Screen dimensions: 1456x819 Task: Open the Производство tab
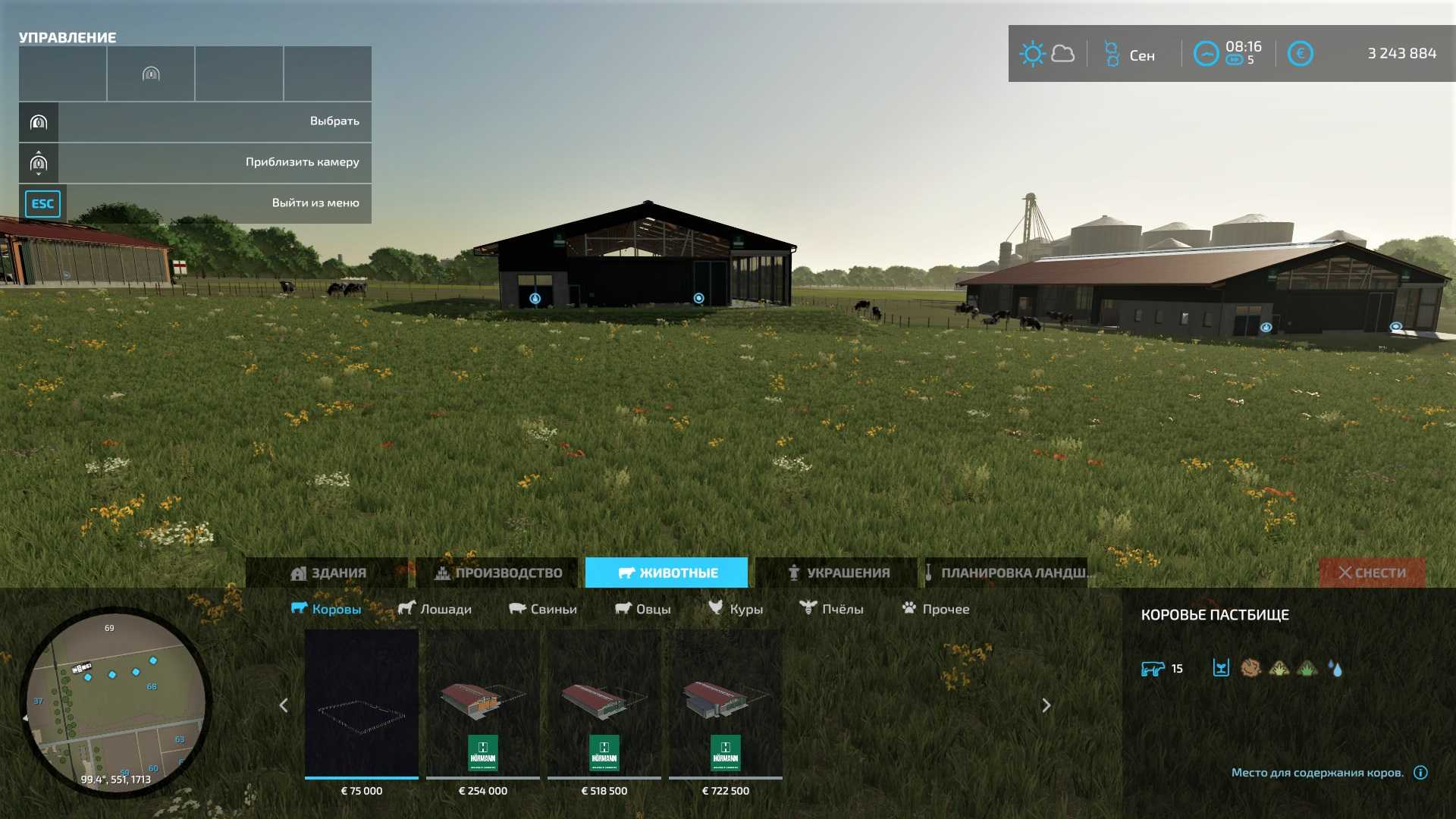(x=497, y=573)
